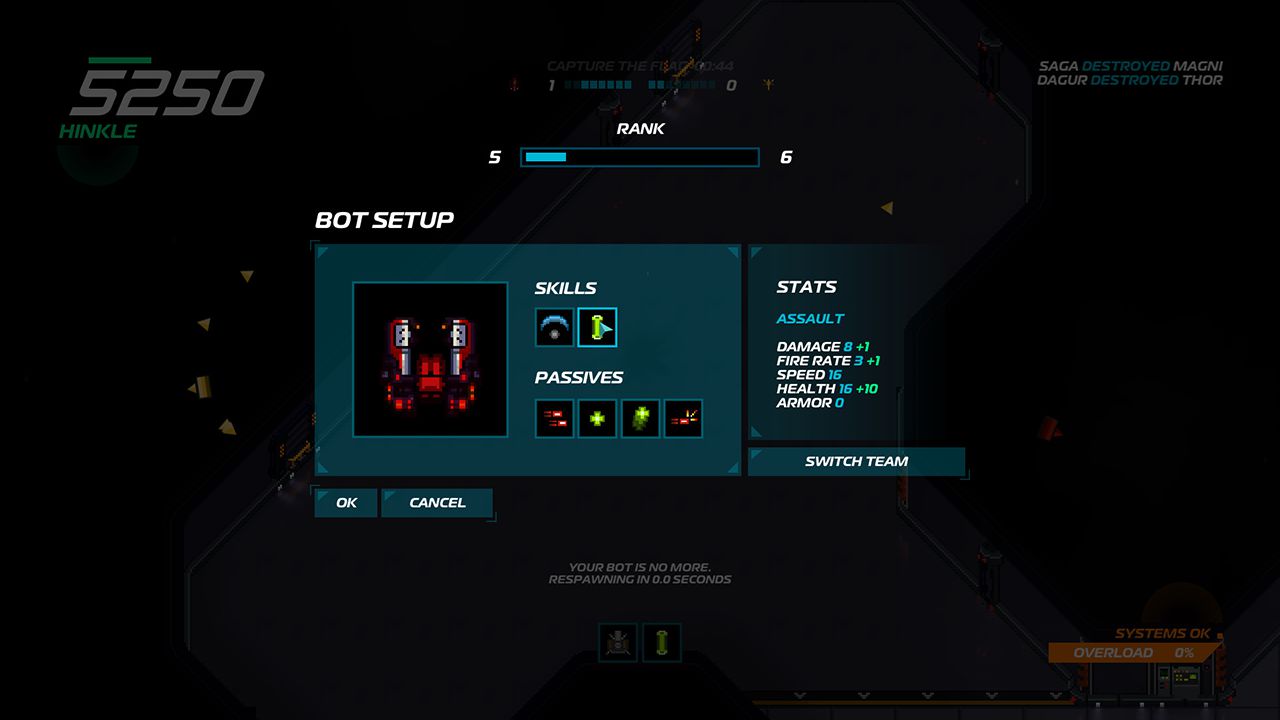Image resolution: width=1280 pixels, height=720 pixels.
Task: Click the SWITCH TEAM button
Action: click(856, 461)
